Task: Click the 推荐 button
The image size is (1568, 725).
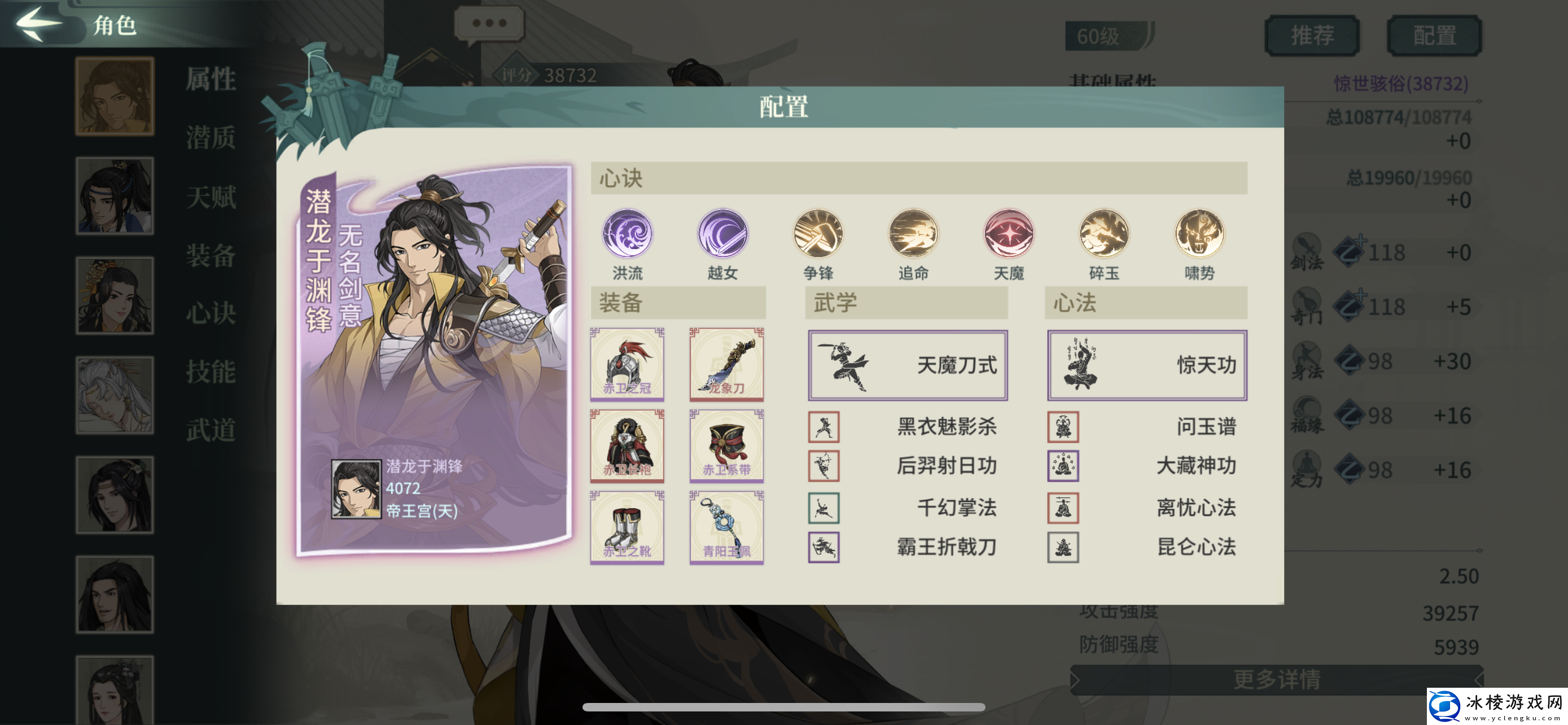Action: [1311, 34]
